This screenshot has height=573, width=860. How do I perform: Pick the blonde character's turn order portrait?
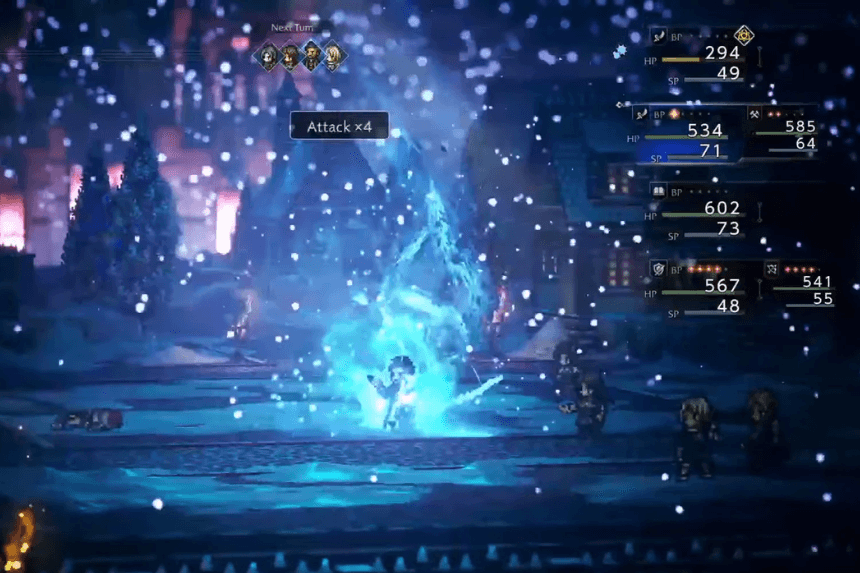pos(334,56)
